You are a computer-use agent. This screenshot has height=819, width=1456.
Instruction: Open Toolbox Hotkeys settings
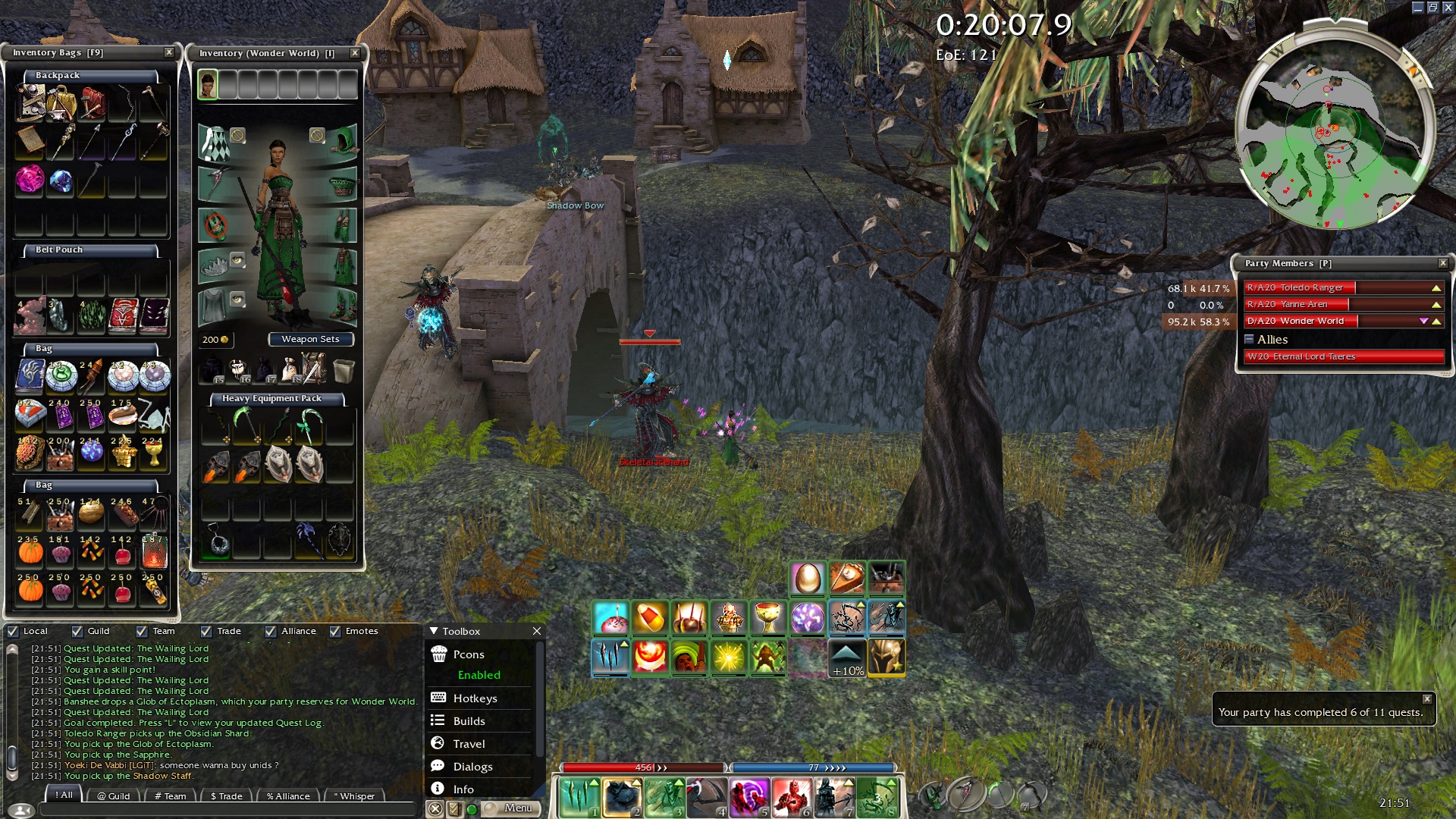tap(475, 698)
